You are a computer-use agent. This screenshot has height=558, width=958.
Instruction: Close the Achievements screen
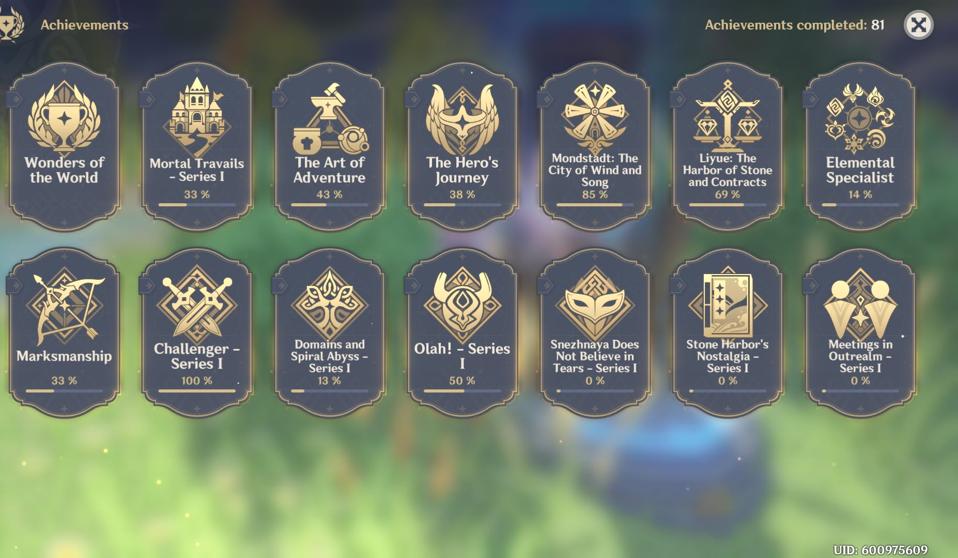(918, 25)
